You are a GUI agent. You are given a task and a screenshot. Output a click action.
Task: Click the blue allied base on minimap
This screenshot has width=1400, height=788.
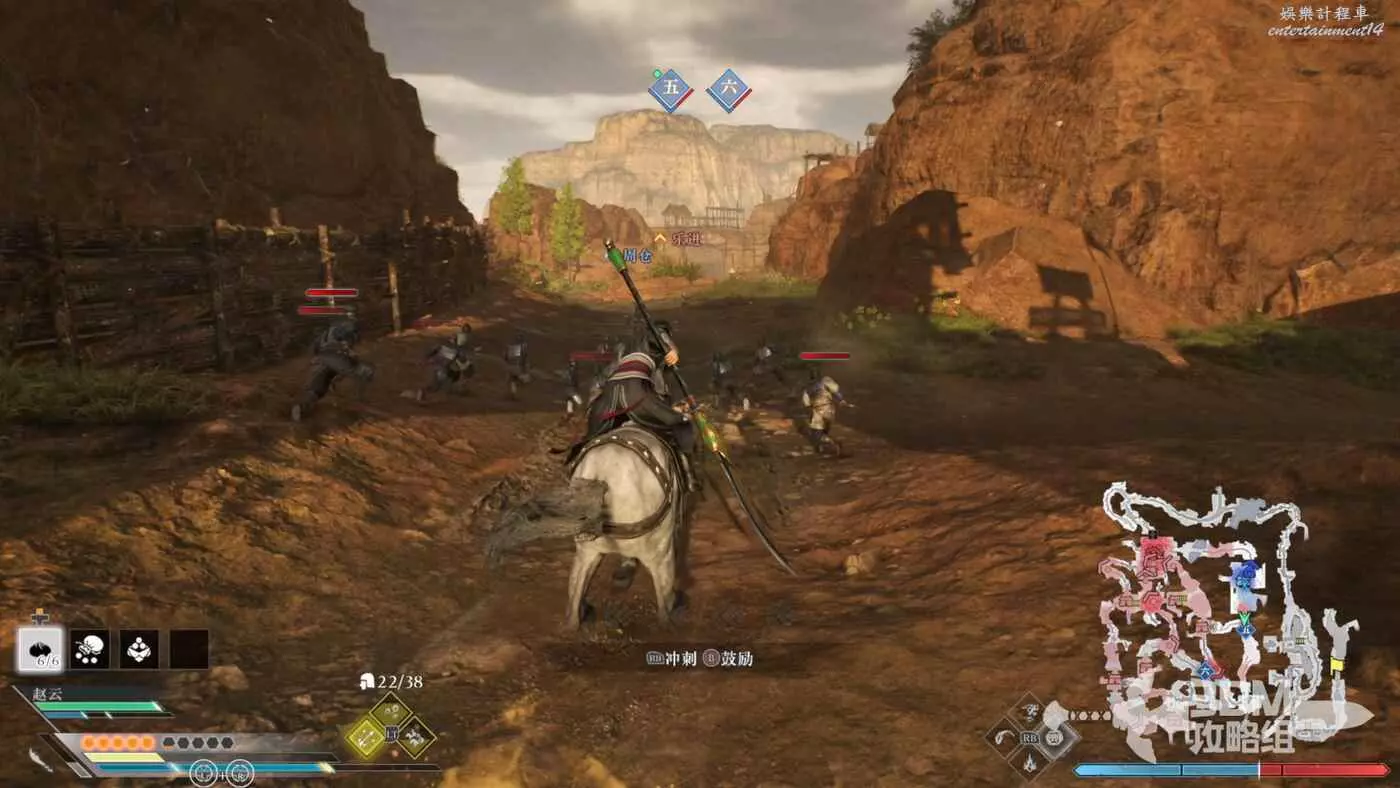(1245, 573)
